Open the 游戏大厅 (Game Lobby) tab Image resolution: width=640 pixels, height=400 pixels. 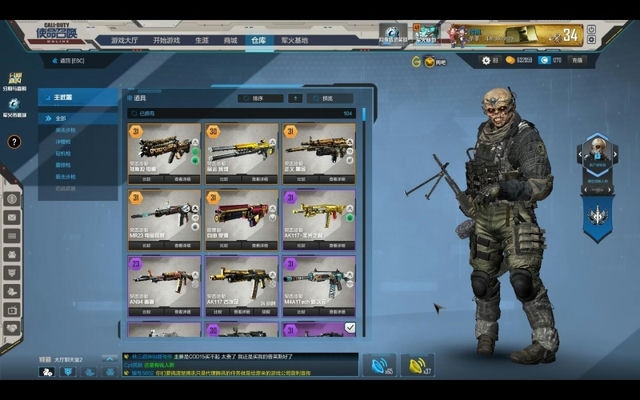point(124,40)
